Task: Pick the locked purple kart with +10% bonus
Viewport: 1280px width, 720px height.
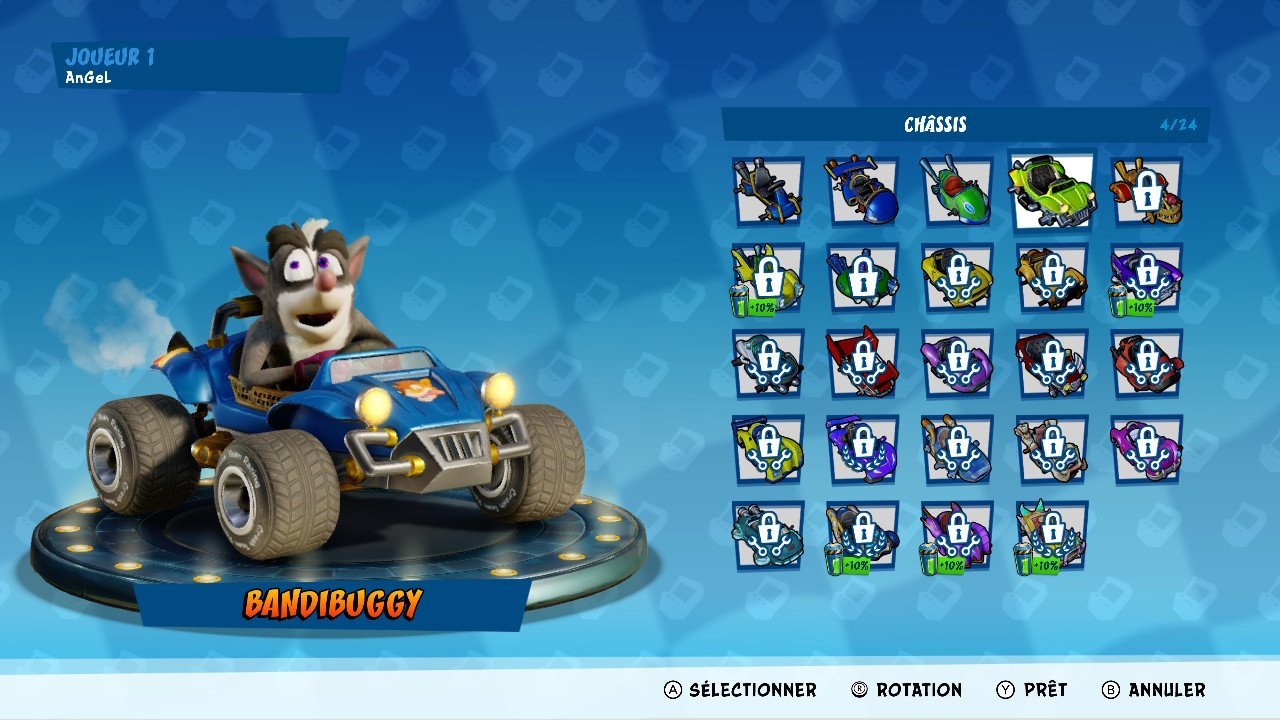Action: pos(1146,277)
